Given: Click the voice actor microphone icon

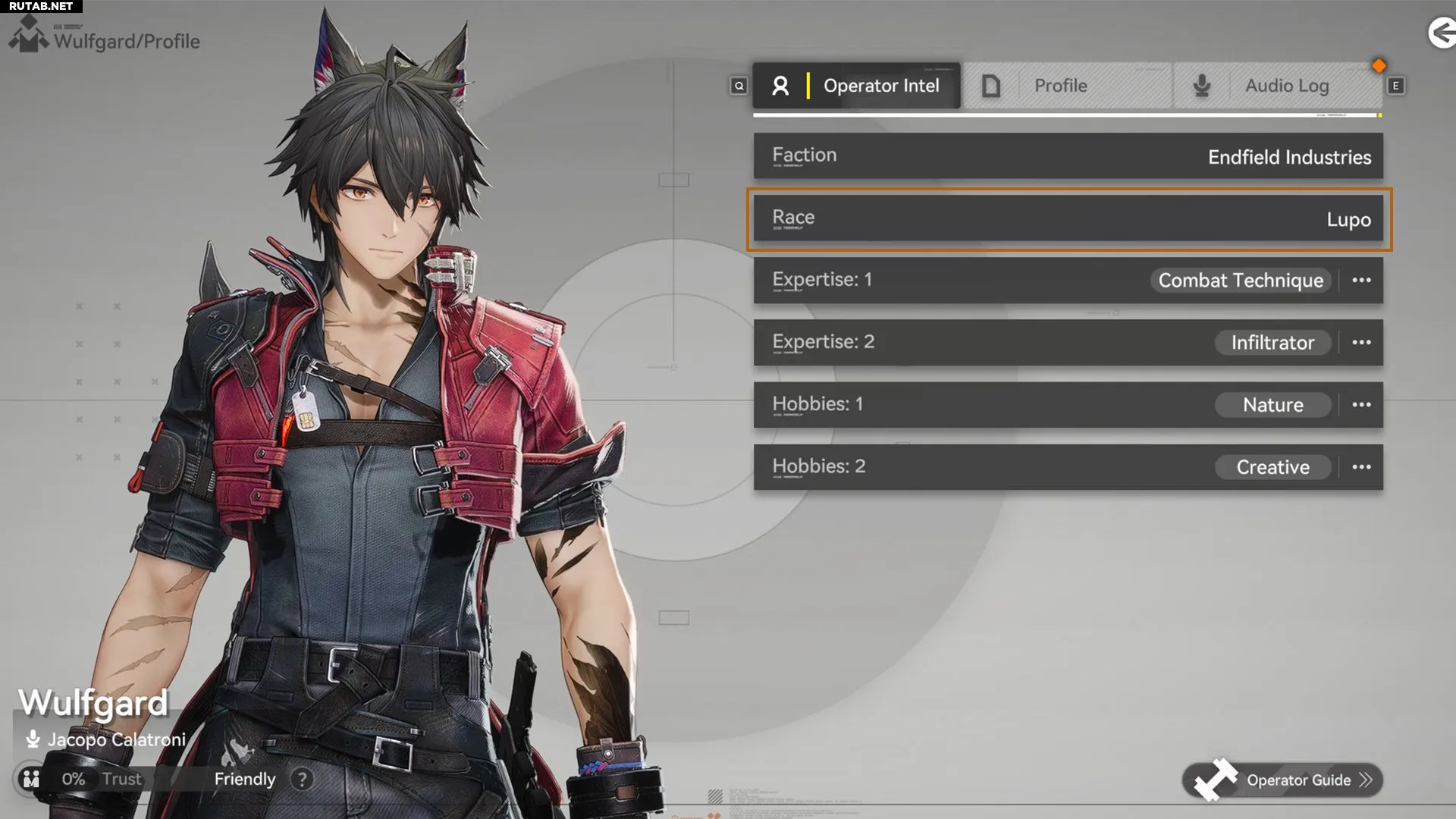Looking at the screenshot, I should (33, 739).
